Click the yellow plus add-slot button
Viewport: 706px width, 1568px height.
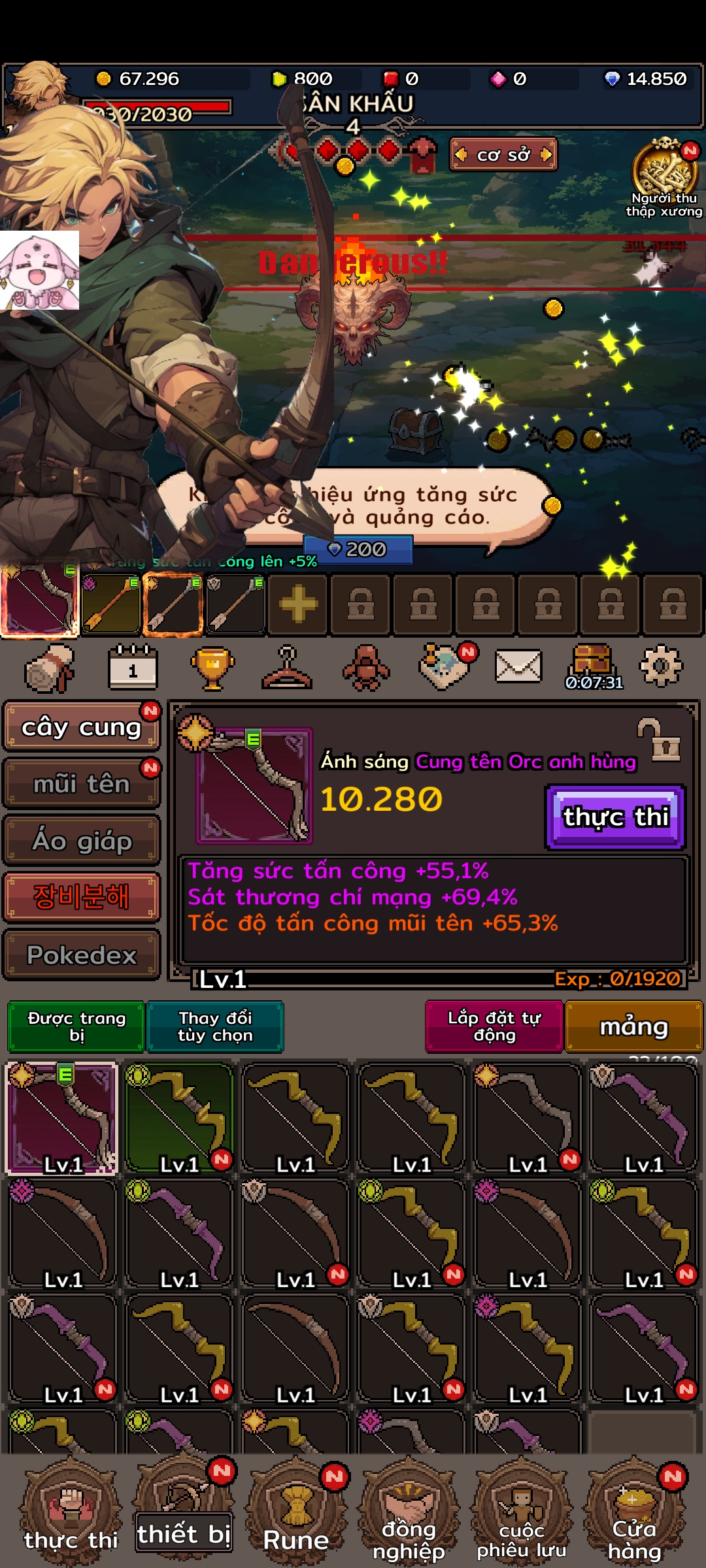coord(298,604)
